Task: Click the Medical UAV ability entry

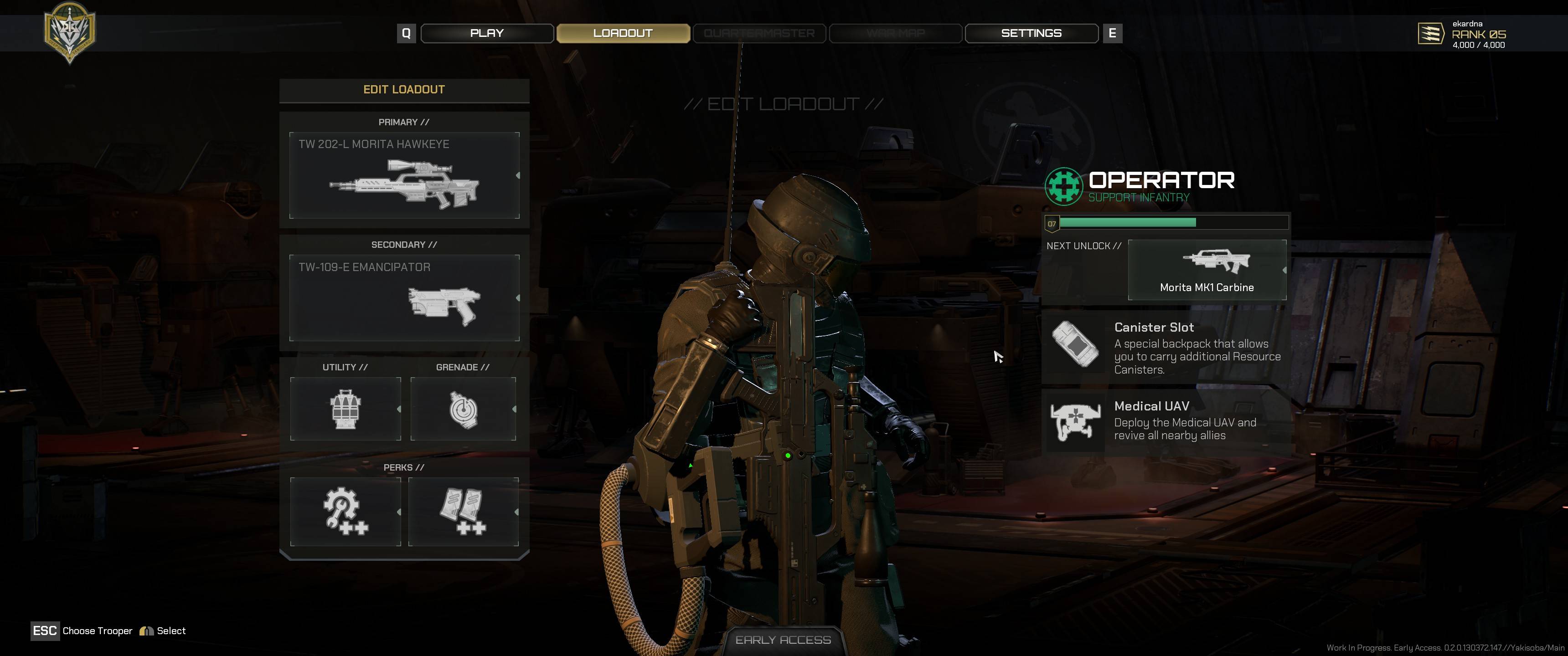Action: coord(1166,421)
